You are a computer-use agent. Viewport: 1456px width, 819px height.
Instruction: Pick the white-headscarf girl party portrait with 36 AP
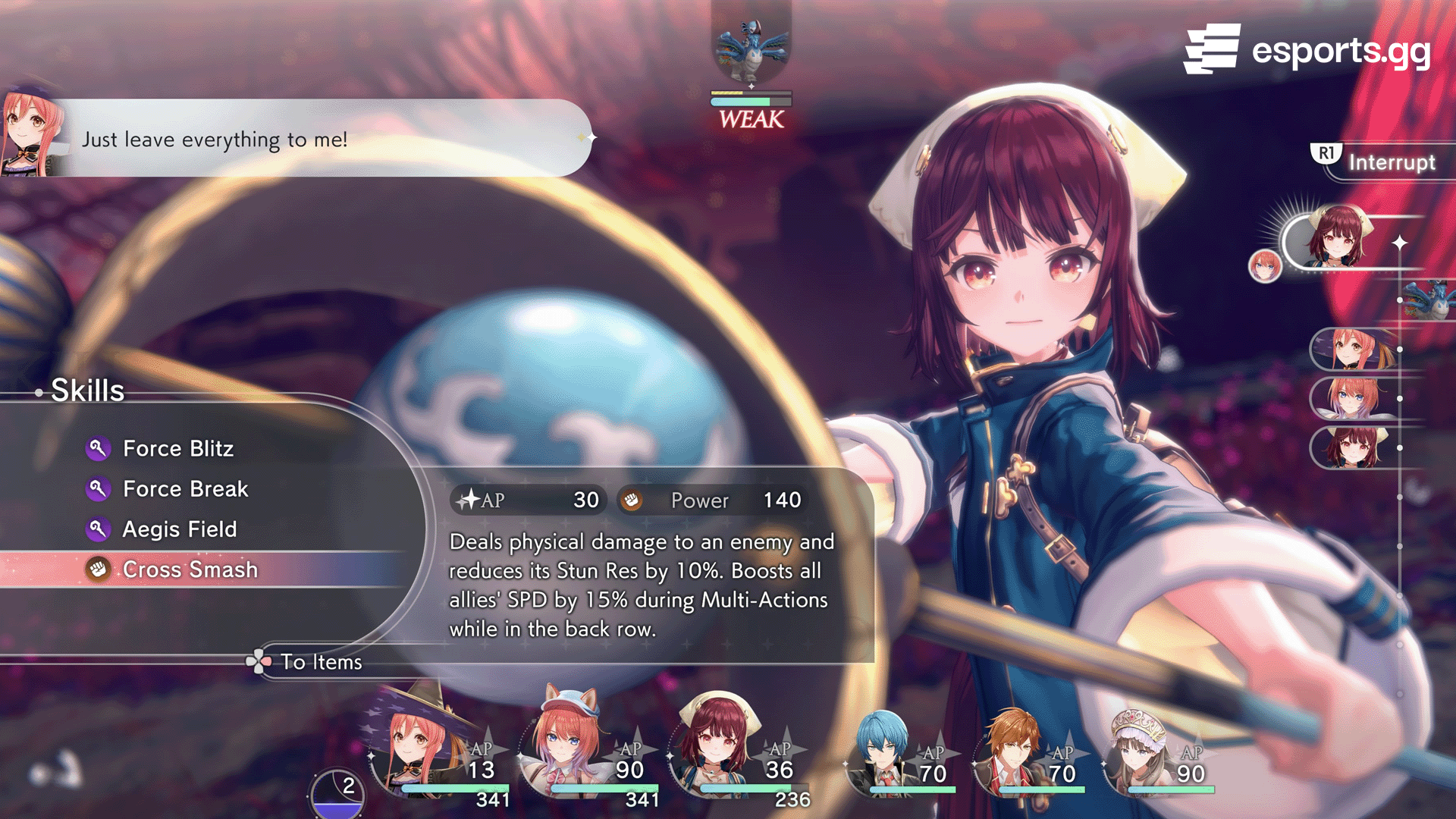click(x=717, y=747)
